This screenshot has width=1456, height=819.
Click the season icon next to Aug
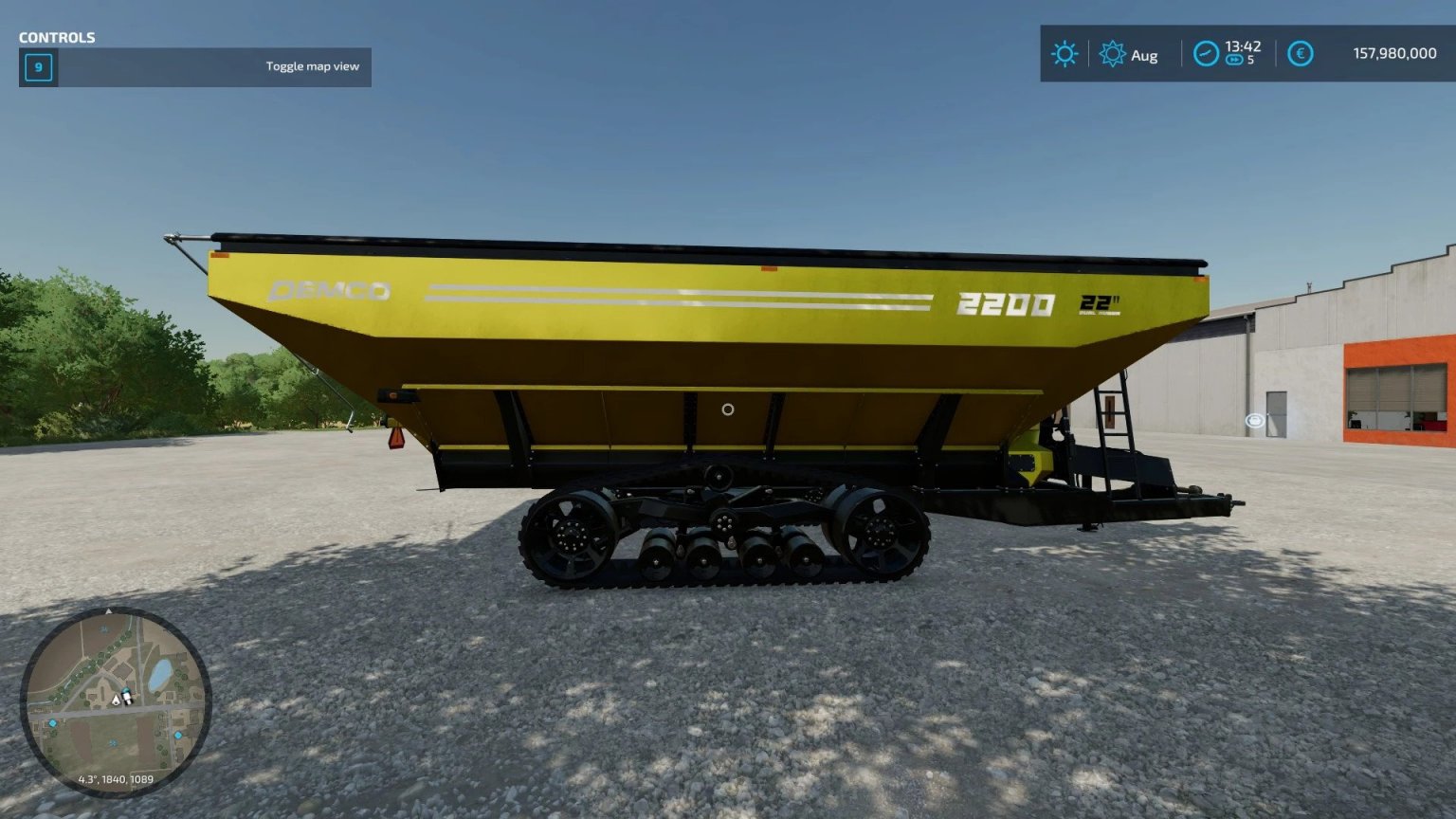(1112, 52)
